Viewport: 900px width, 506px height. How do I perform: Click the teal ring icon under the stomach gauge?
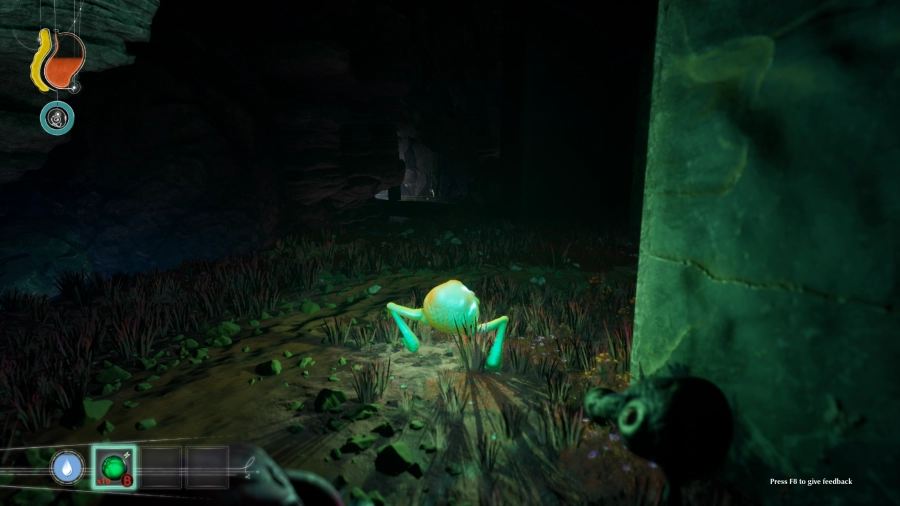click(x=57, y=118)
